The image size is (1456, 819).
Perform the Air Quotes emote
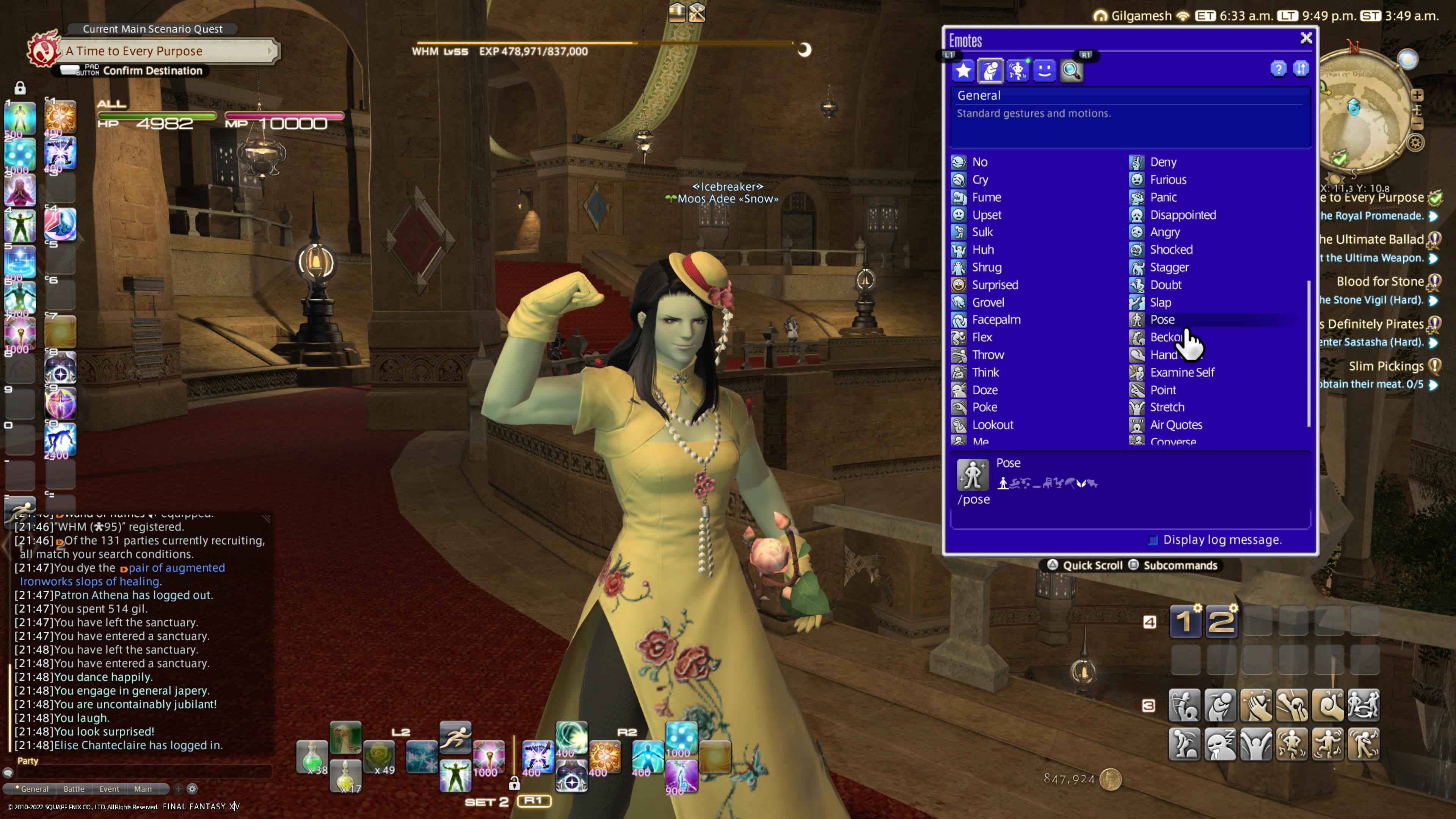(x=1175, y=425)
